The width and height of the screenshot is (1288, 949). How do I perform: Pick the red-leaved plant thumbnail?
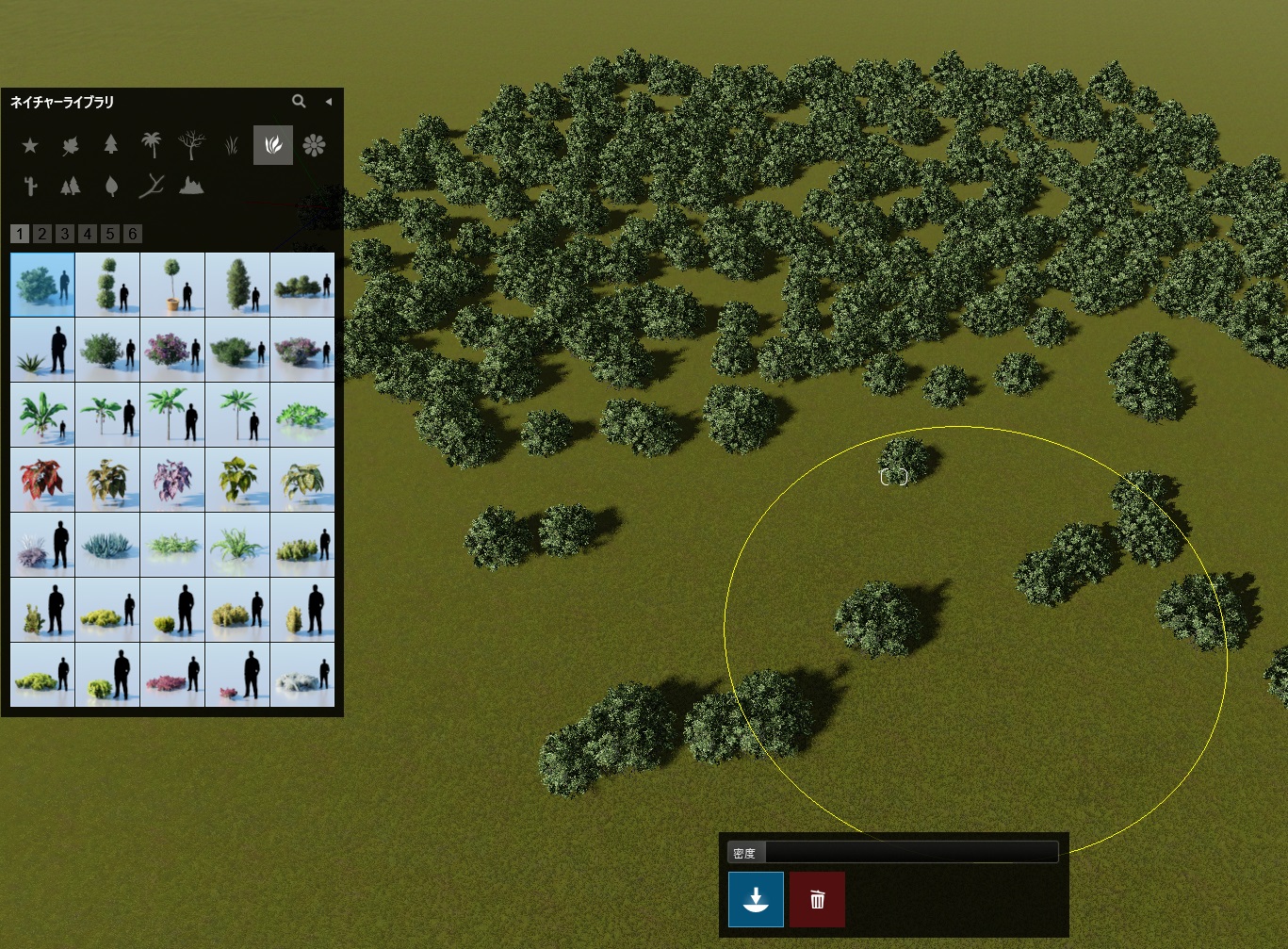42,479
